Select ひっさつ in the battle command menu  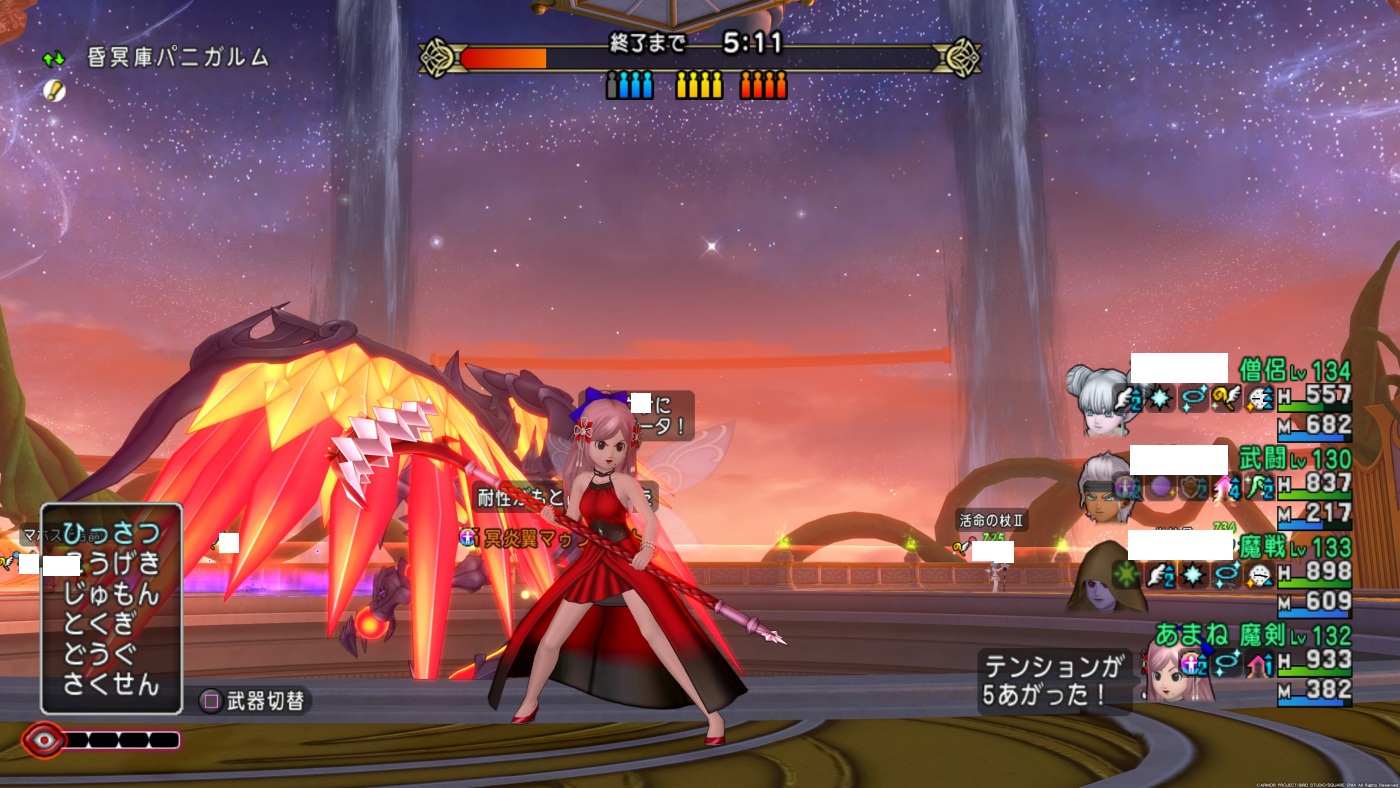pyautogui.click(x=110, y=533)
